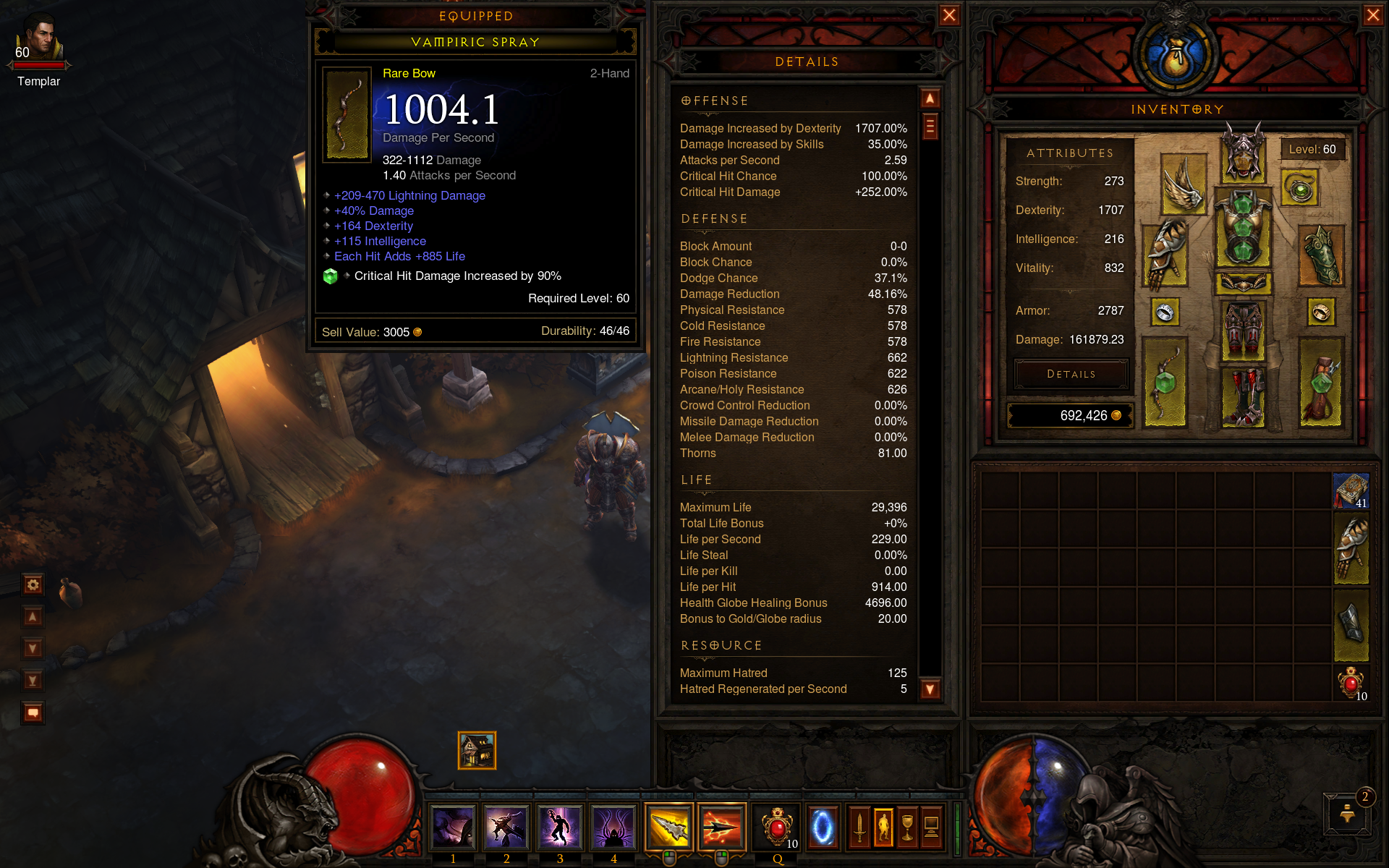Toggle the Details button under Attributes

pyautogui.click(x=1071, y=374)
